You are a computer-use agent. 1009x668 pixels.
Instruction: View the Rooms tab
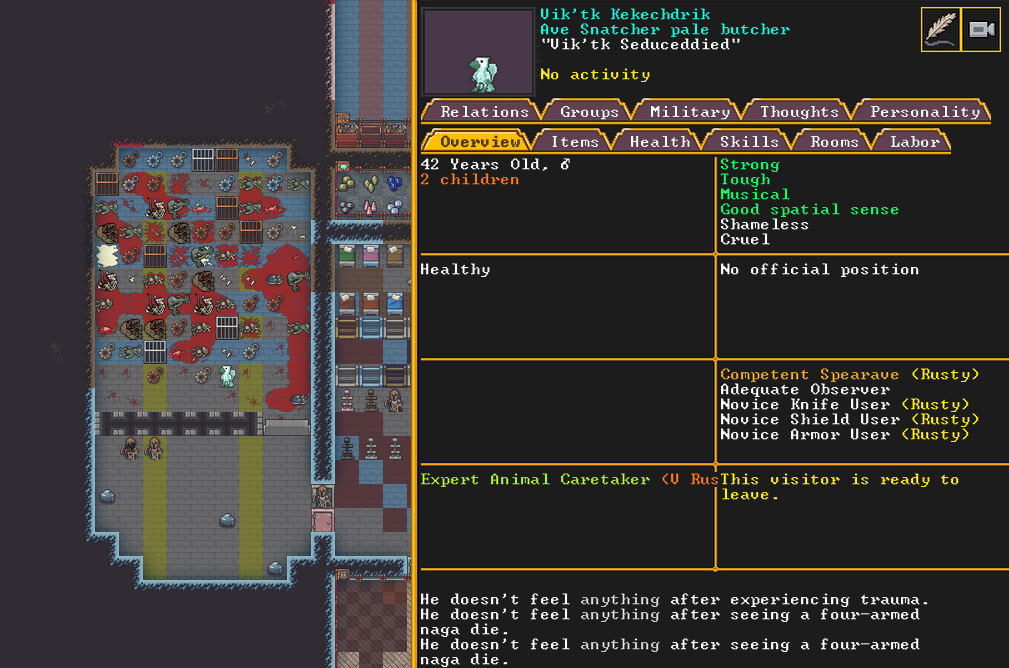pos(834,142)
